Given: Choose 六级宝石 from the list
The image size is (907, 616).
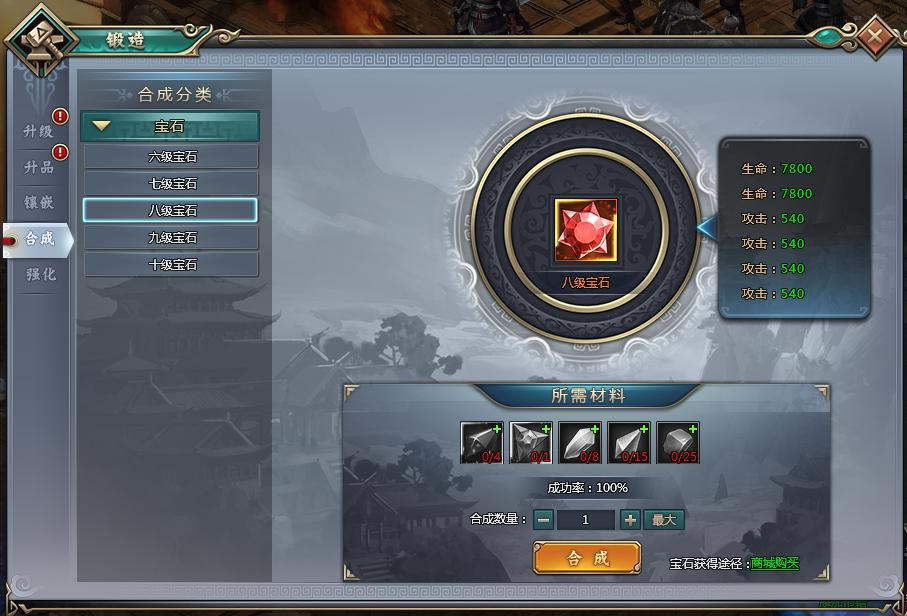Looking at the screenshot, I should pyautogui.click(x=171, y=157).
